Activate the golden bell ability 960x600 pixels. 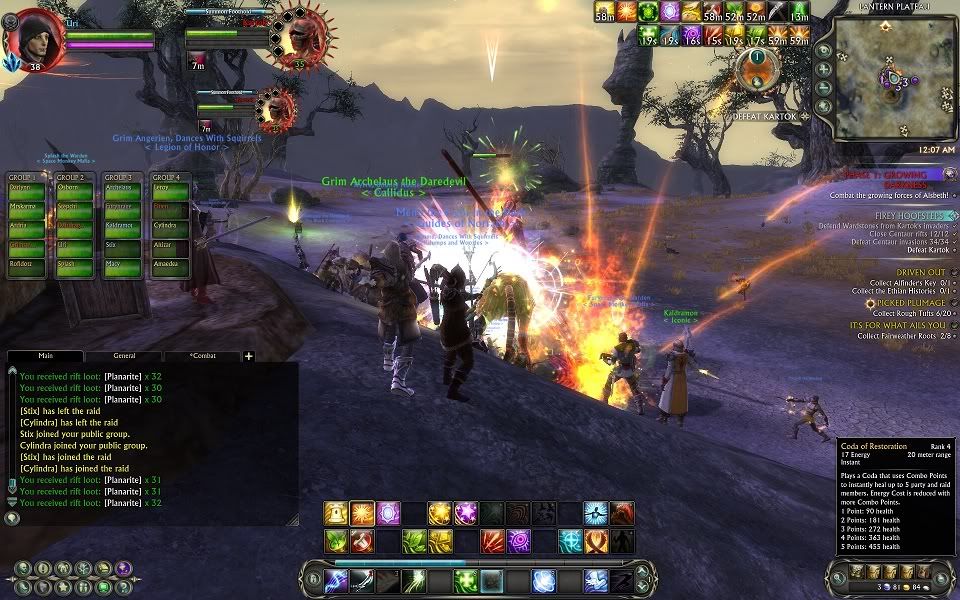point(336,514)
